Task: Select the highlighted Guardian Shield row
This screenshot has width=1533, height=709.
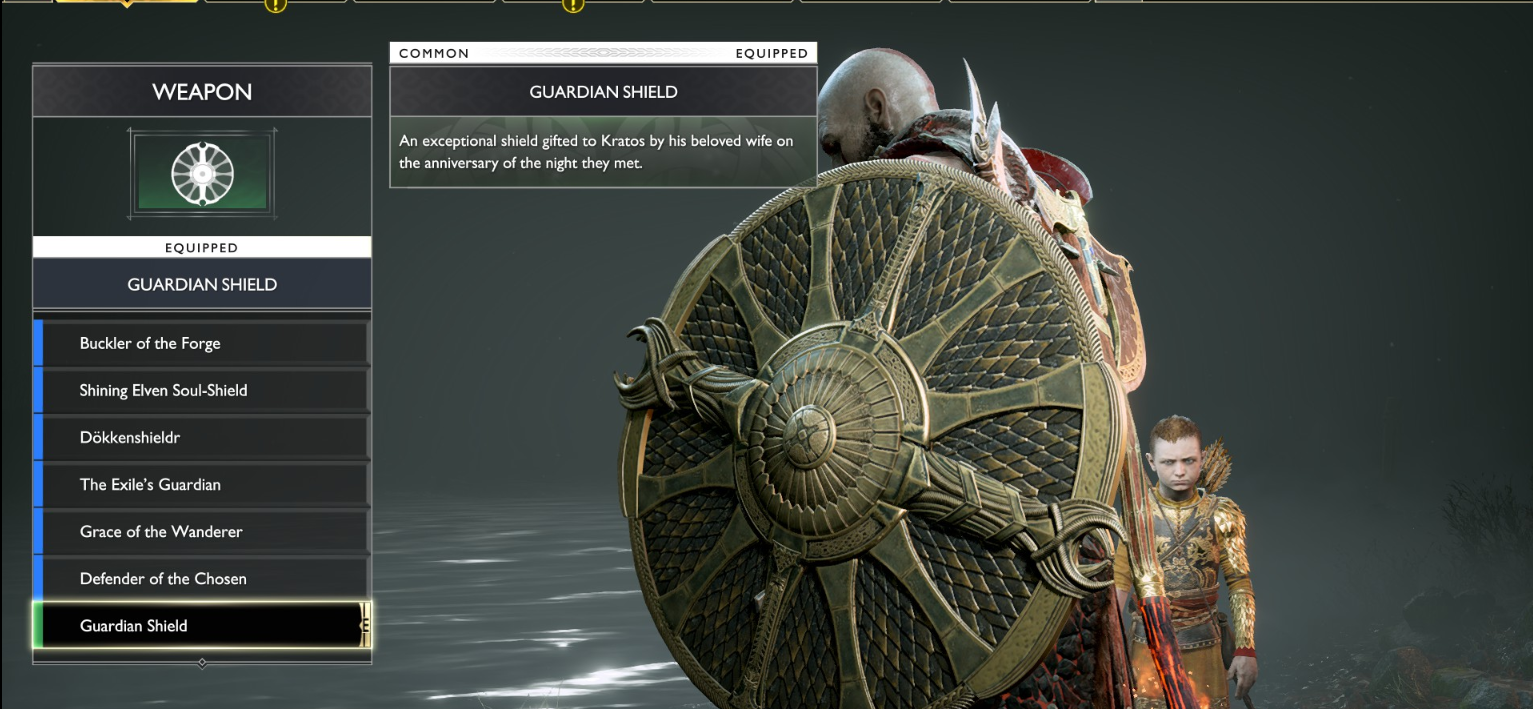Action: (x=202, y=626)
